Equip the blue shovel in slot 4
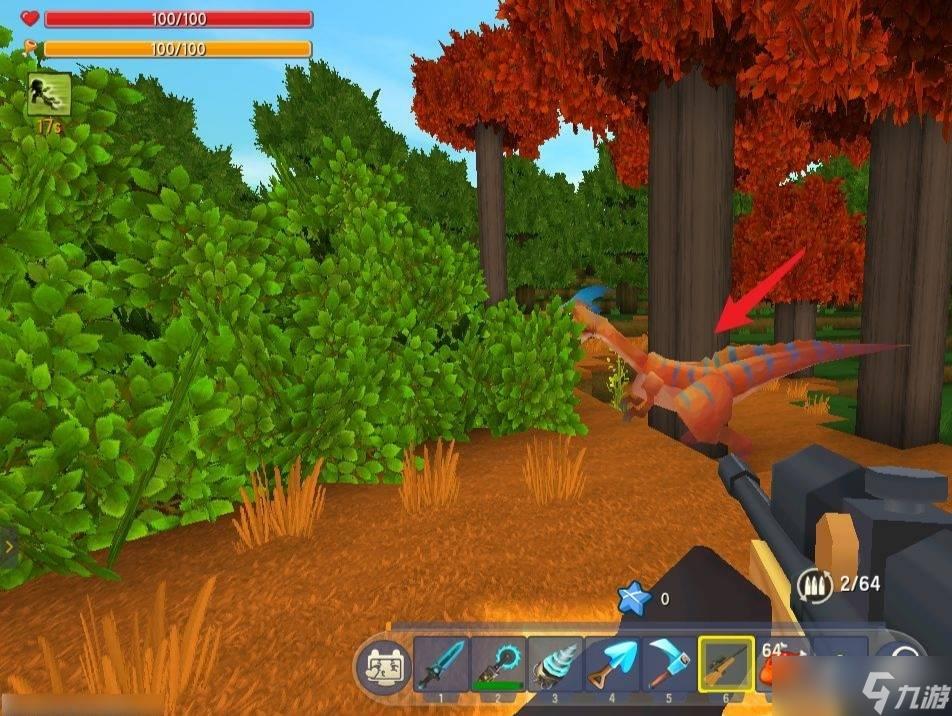 click(x=612, y=664)
